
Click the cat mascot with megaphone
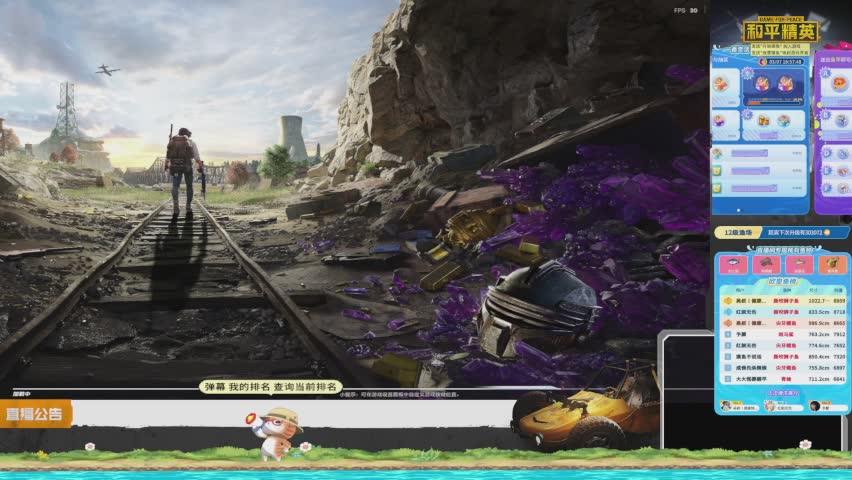[x=274, y=432]
